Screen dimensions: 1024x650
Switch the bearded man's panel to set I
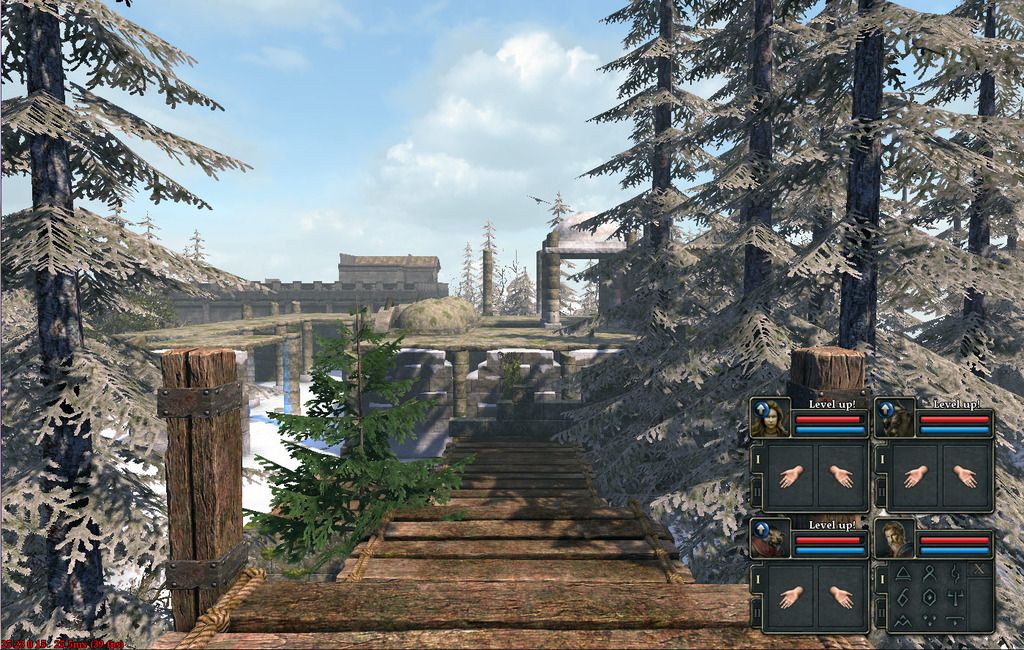[880, 577]
